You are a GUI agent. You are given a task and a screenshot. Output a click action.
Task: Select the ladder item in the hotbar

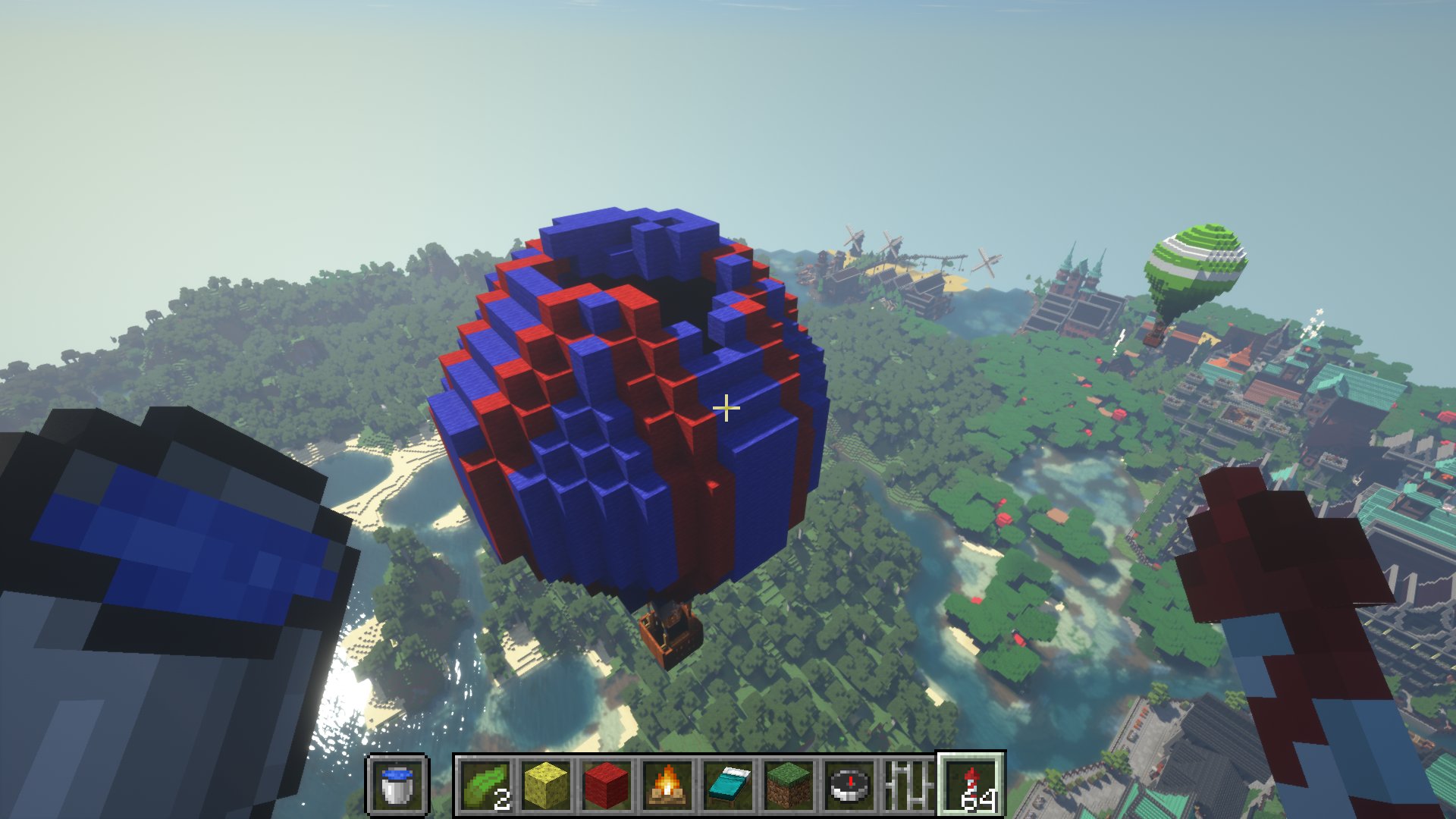(908, 789)
